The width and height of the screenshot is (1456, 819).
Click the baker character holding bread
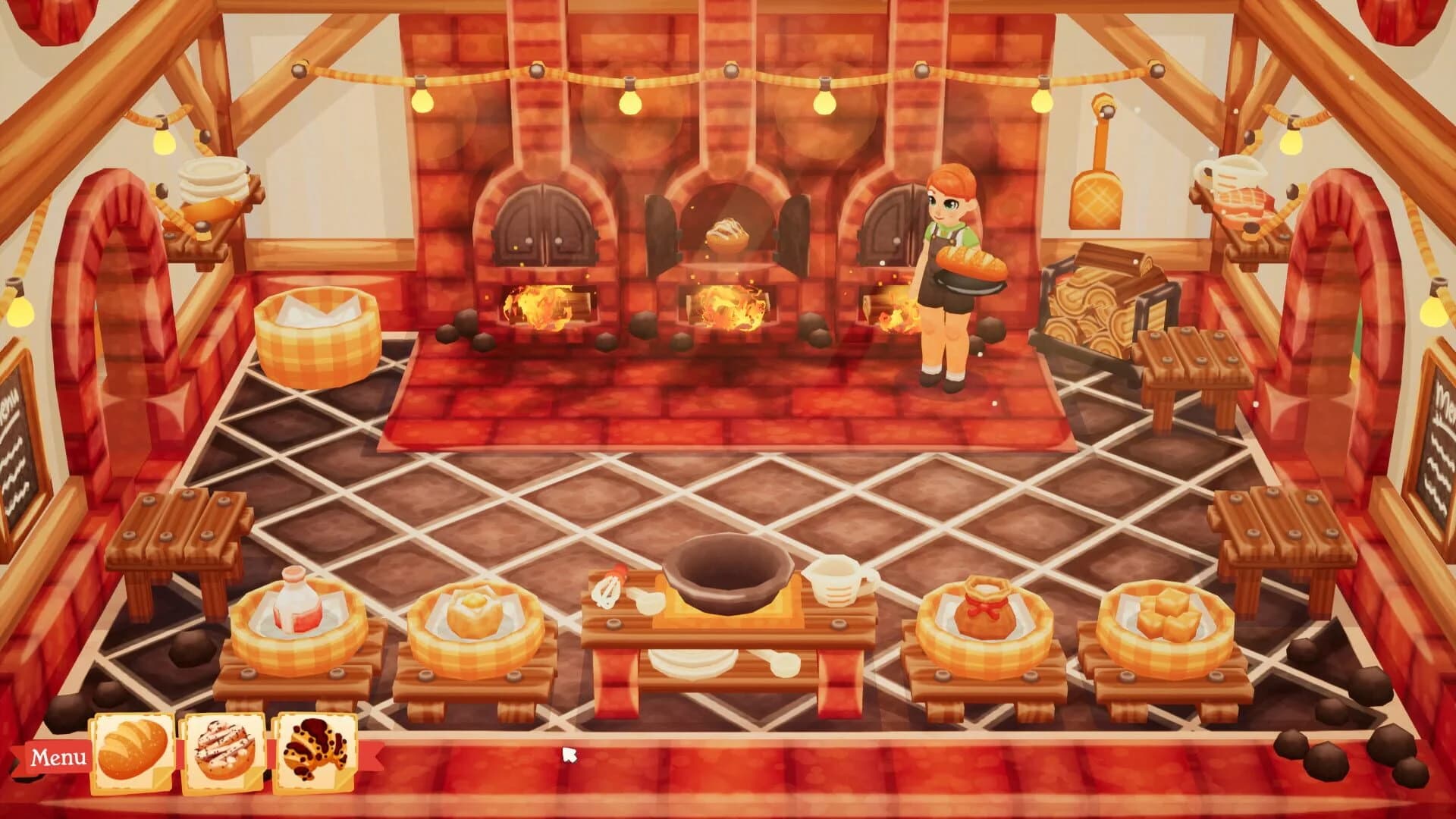(948, 258)
